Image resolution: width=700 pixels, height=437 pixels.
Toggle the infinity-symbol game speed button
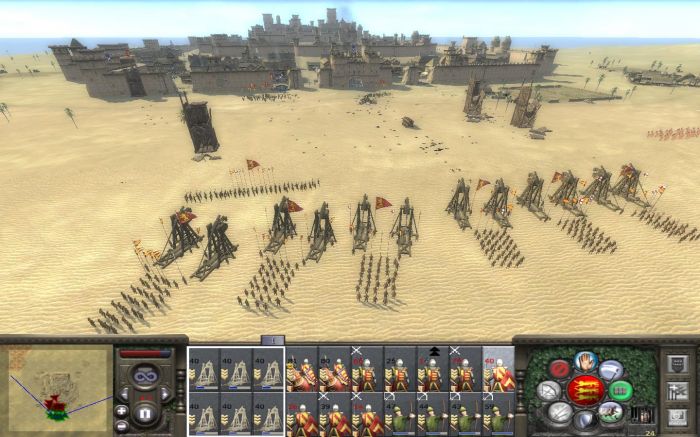coord(144,375)
